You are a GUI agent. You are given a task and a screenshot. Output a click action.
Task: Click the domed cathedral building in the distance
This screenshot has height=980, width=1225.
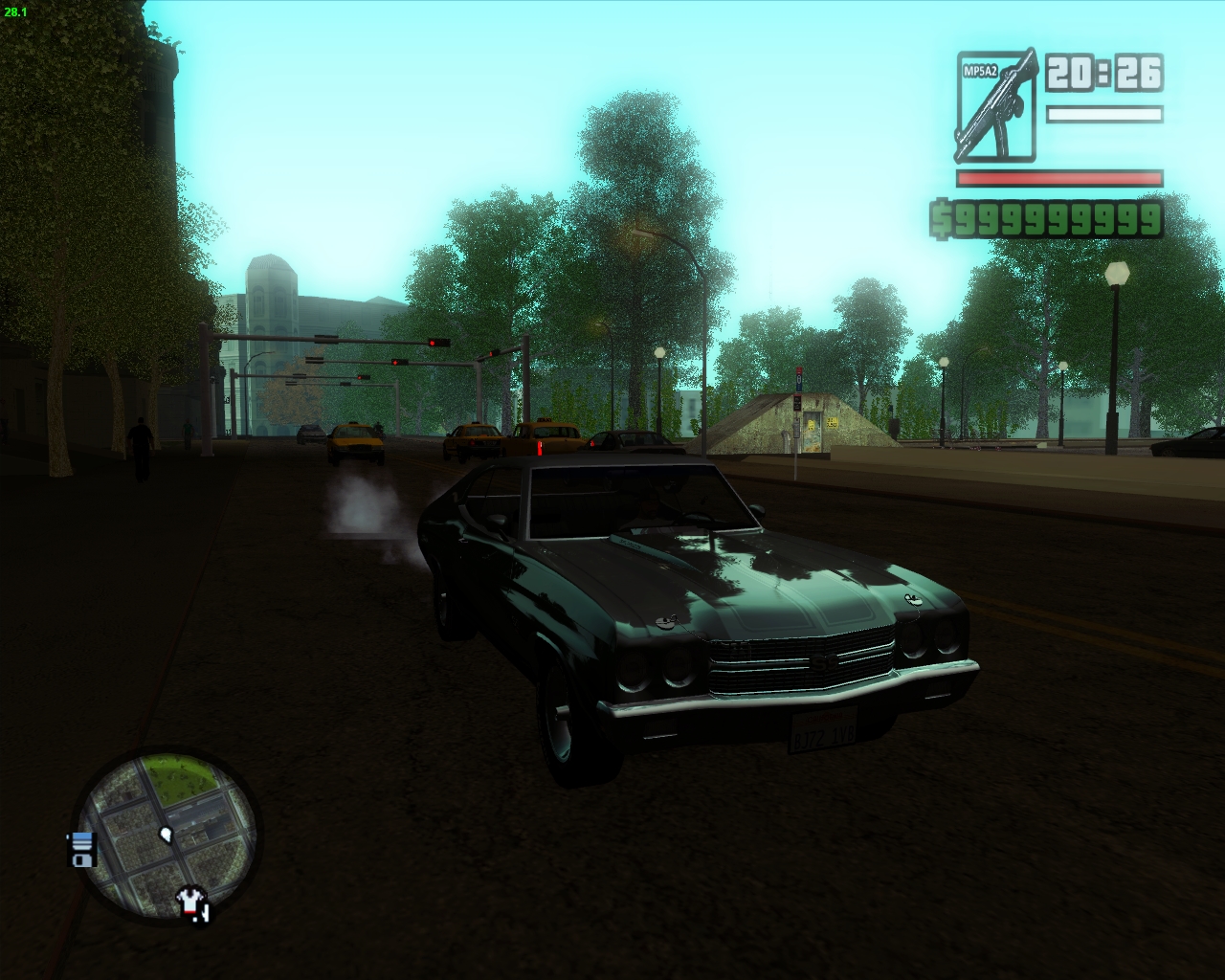271,287
